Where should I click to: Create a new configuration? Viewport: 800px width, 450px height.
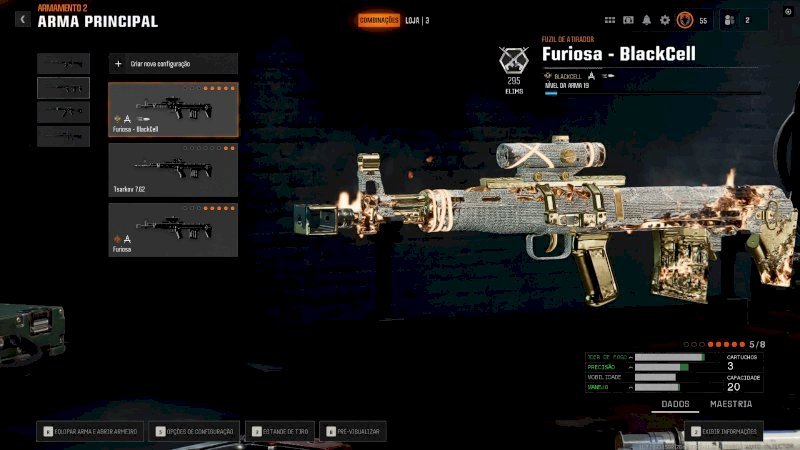coord(173,63)
